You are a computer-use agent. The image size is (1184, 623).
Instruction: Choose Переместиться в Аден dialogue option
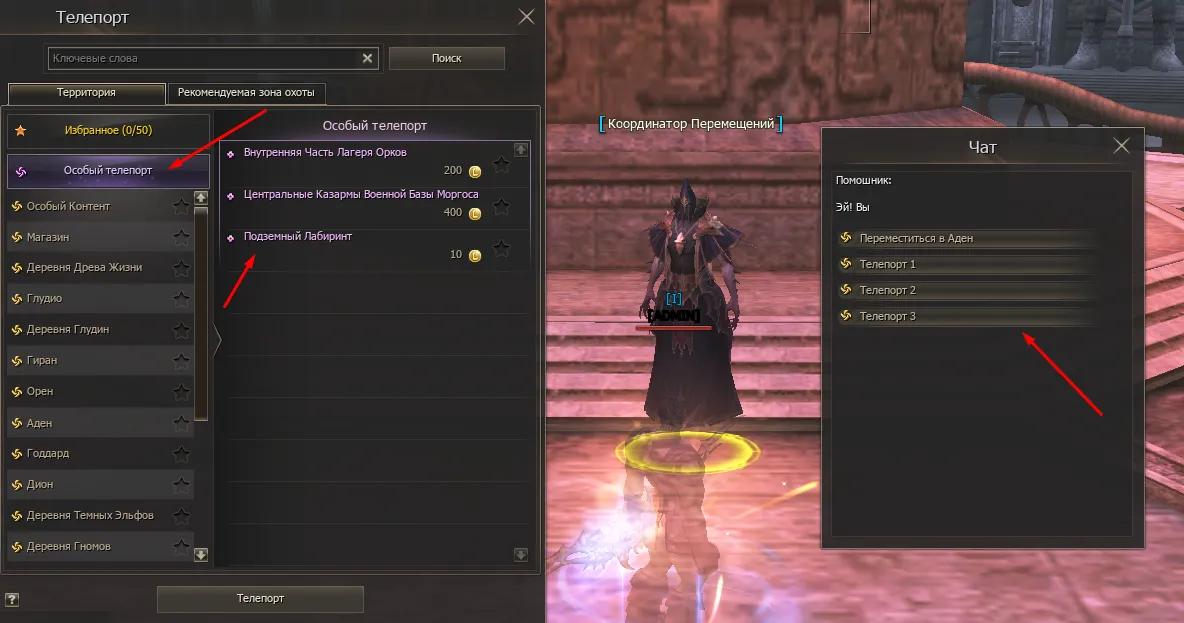click(x=916, y=239)
